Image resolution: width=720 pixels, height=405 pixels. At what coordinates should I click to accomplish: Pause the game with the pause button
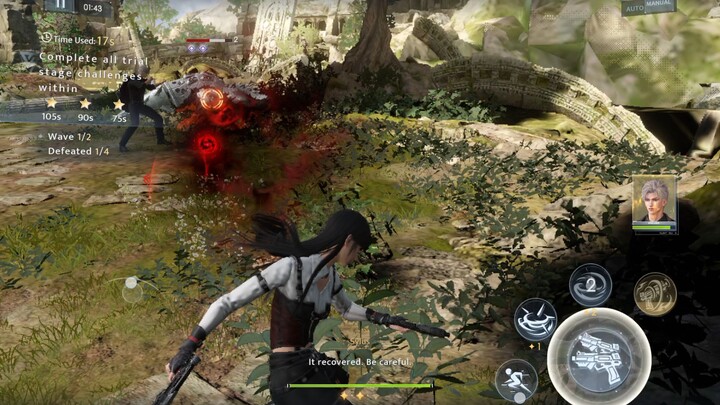tap(61, 6)
